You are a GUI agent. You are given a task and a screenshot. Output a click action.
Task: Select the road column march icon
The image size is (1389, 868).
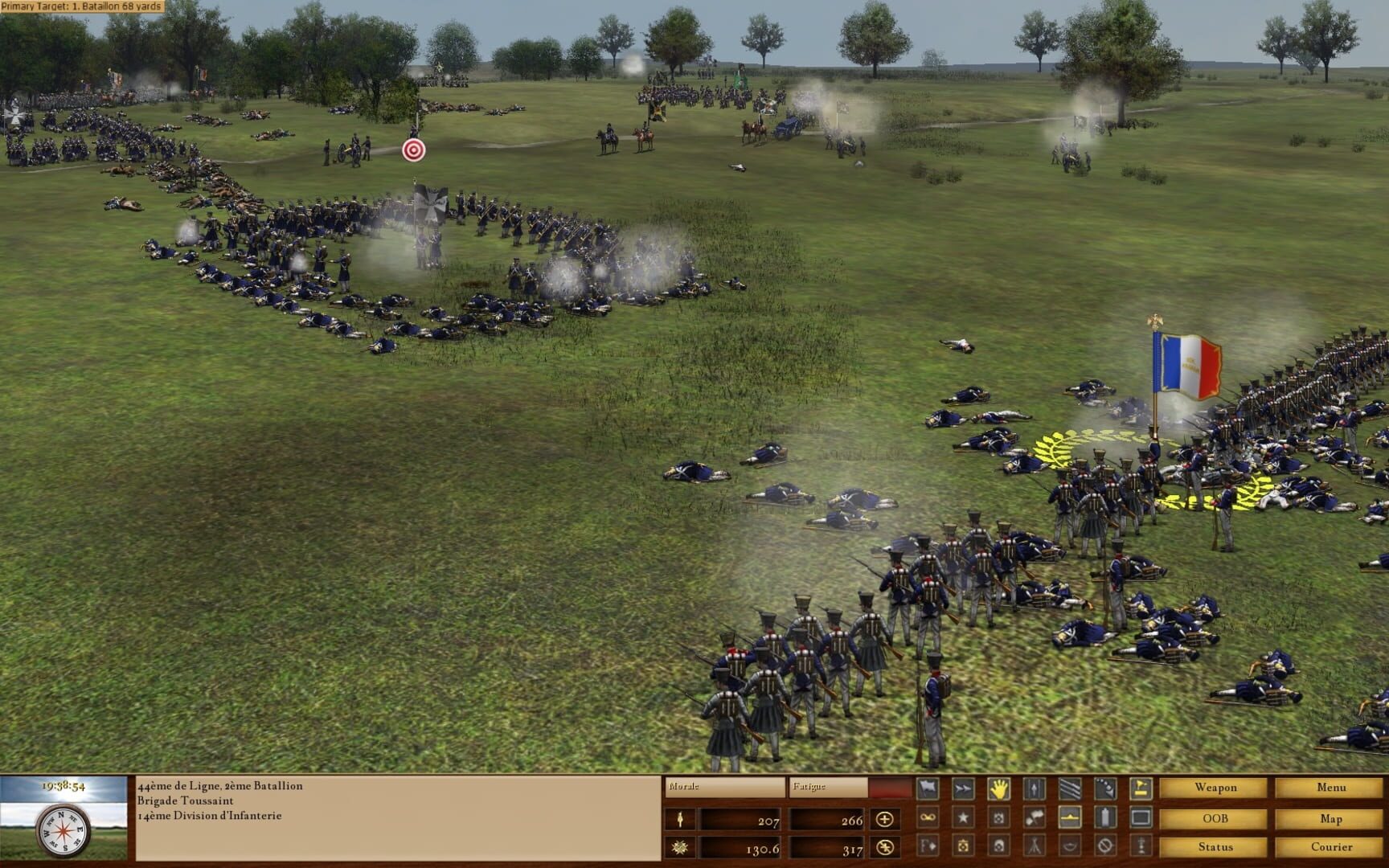(1034, 788)
